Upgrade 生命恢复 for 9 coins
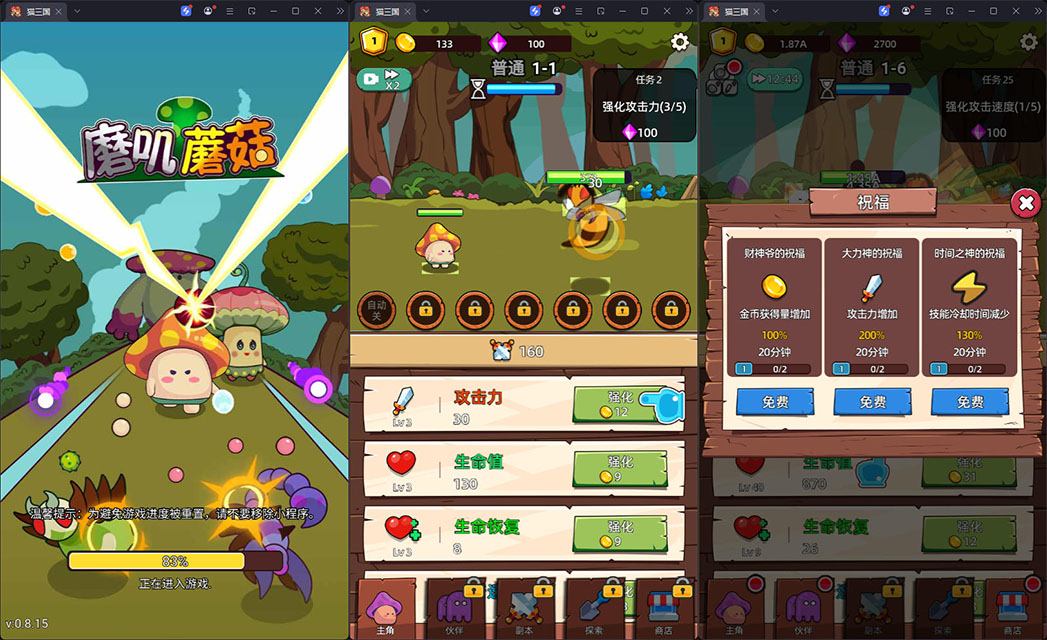 620,533
